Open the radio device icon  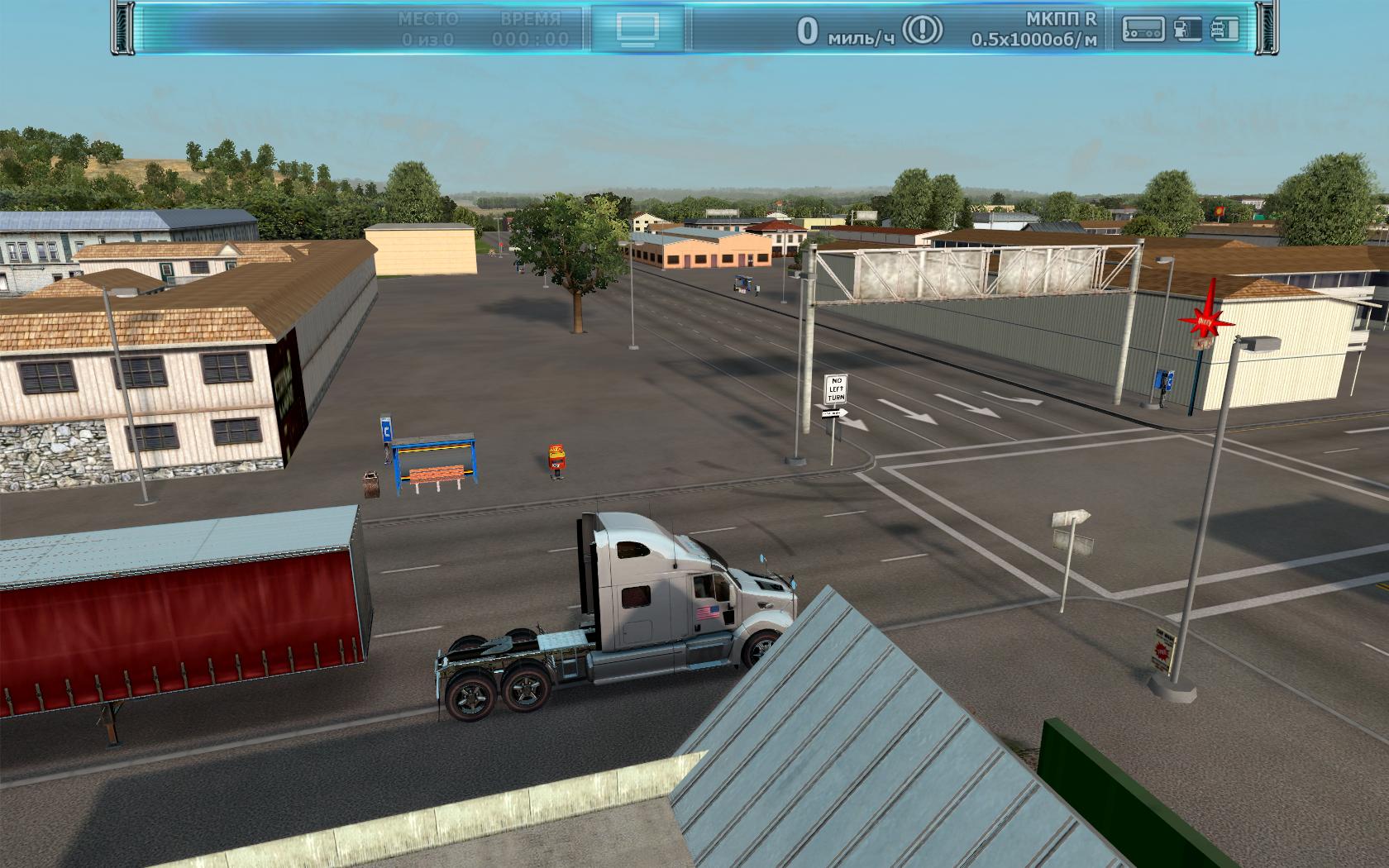1143,29
